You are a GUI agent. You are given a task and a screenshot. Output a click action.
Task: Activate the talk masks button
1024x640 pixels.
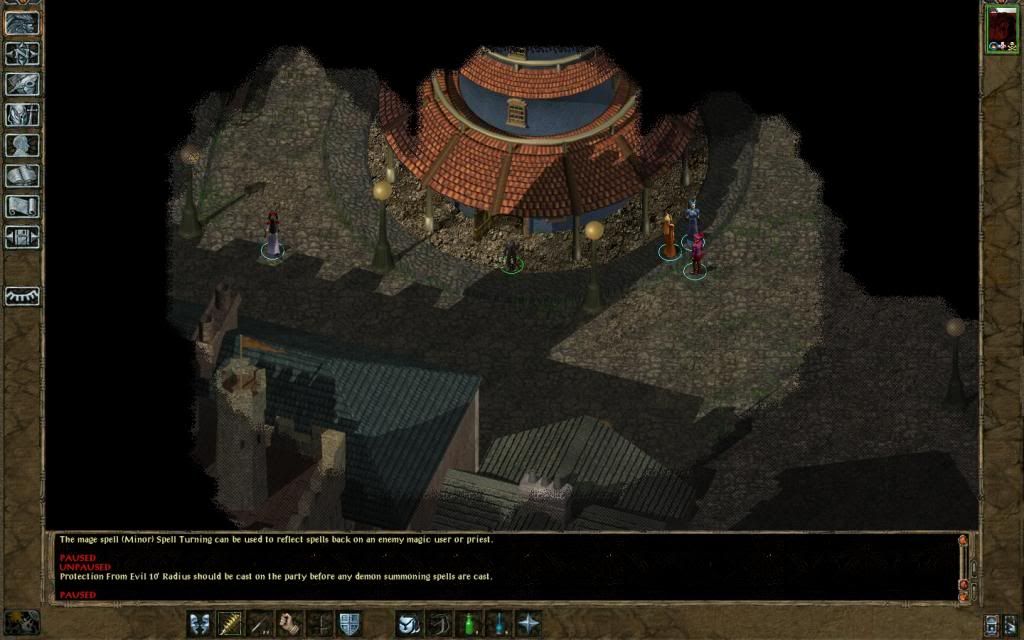click(x=200, y=623)
